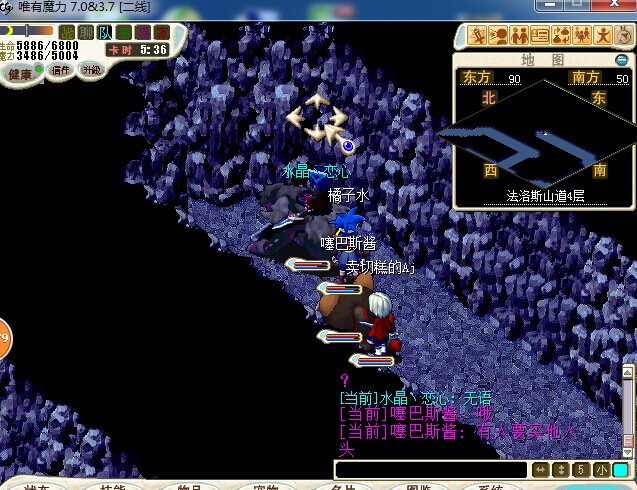
Task: Open the 信件 mail button
Action: click(x=61, y=71)
